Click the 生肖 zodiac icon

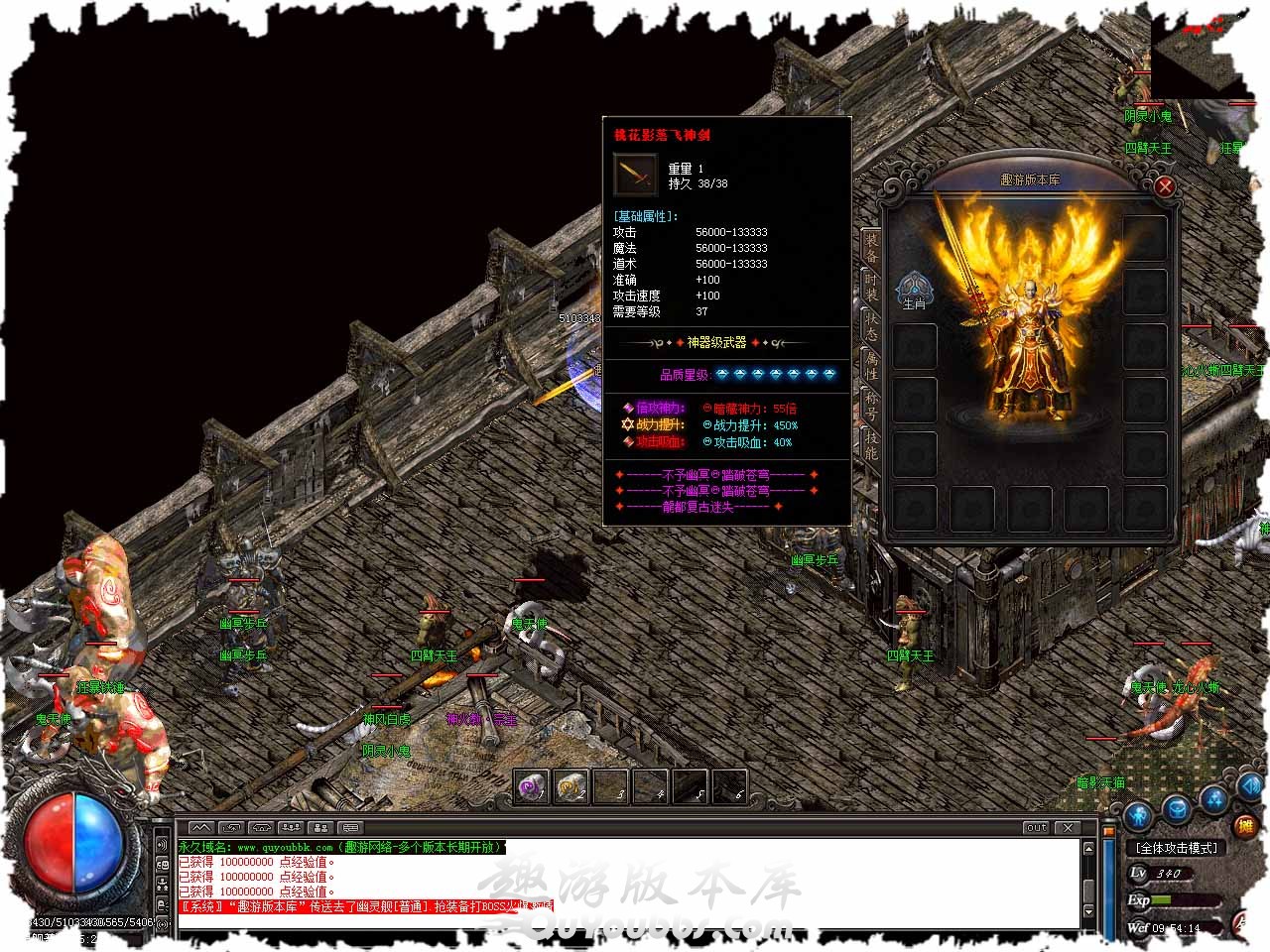pos(914,291)
